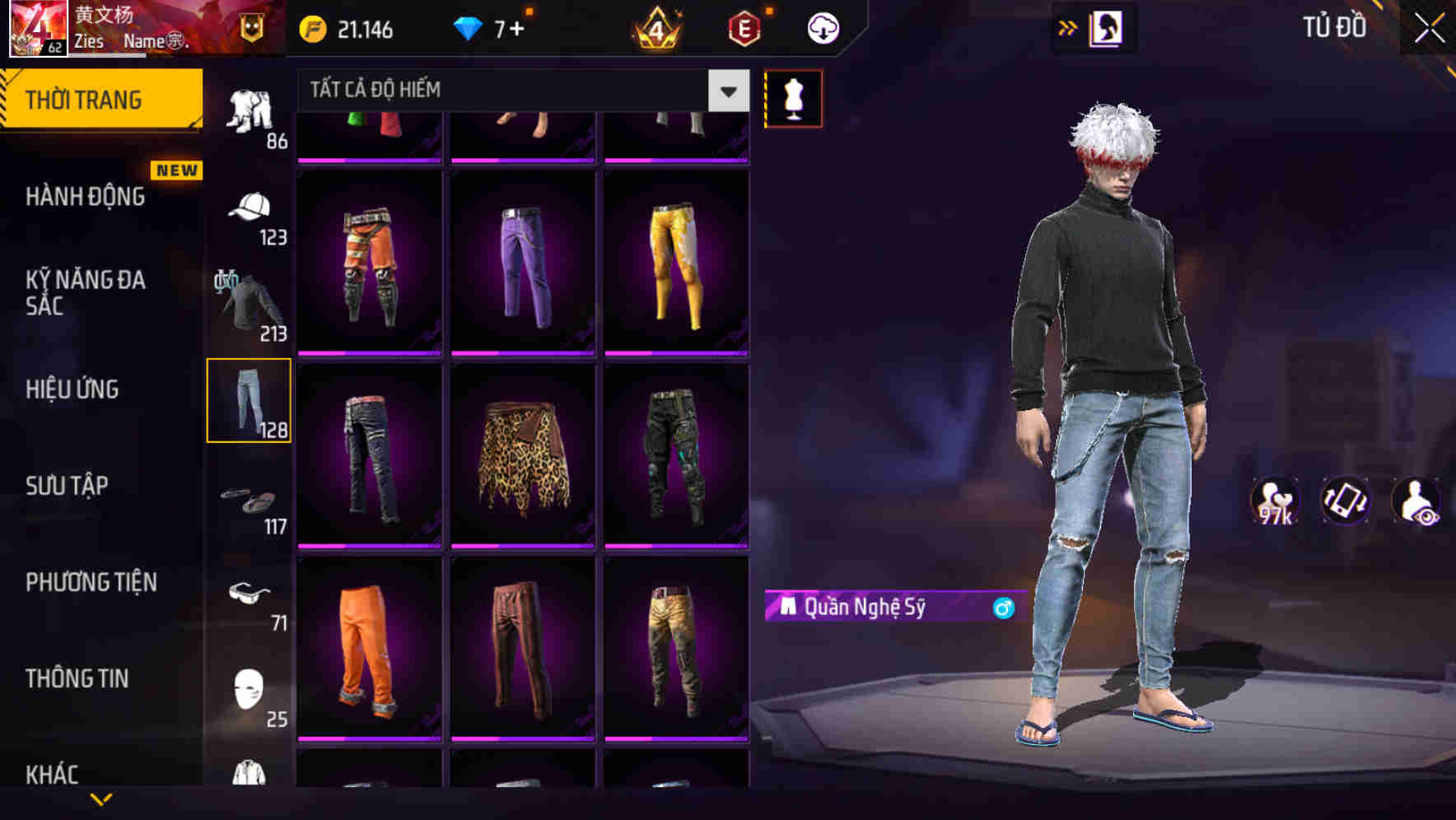
Task: Click the mannequin outfit preview icon
Action: coord(793,97)
